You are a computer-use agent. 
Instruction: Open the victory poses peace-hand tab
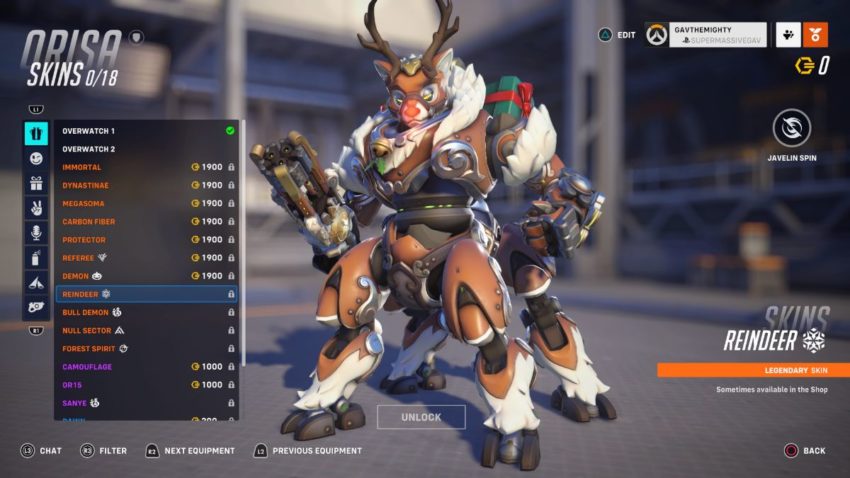tap(36, 208)
